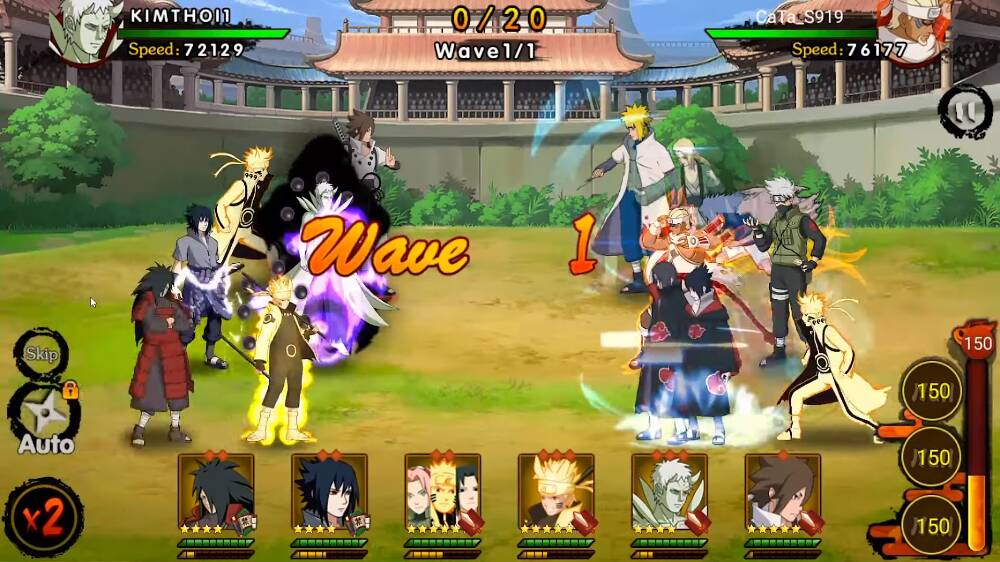Choose the Team 7 trio hero card
The width and height of the screenshot is (1000, 562).
[x=442, y=492]
